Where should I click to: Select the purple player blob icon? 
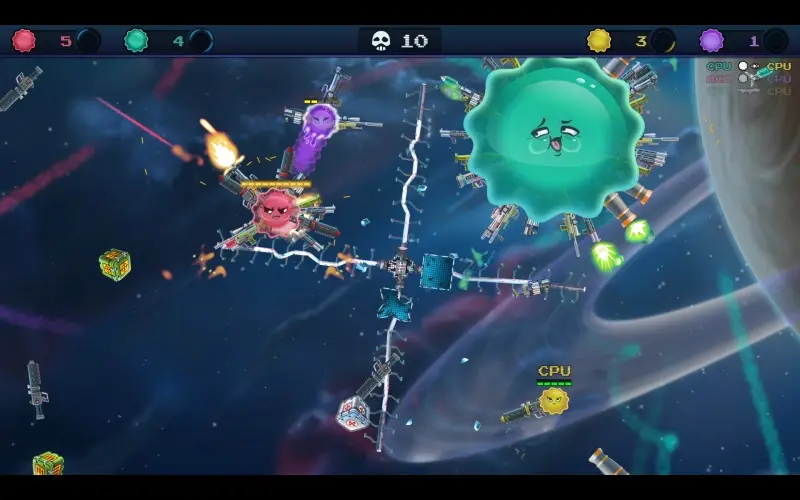coord(711,41)
